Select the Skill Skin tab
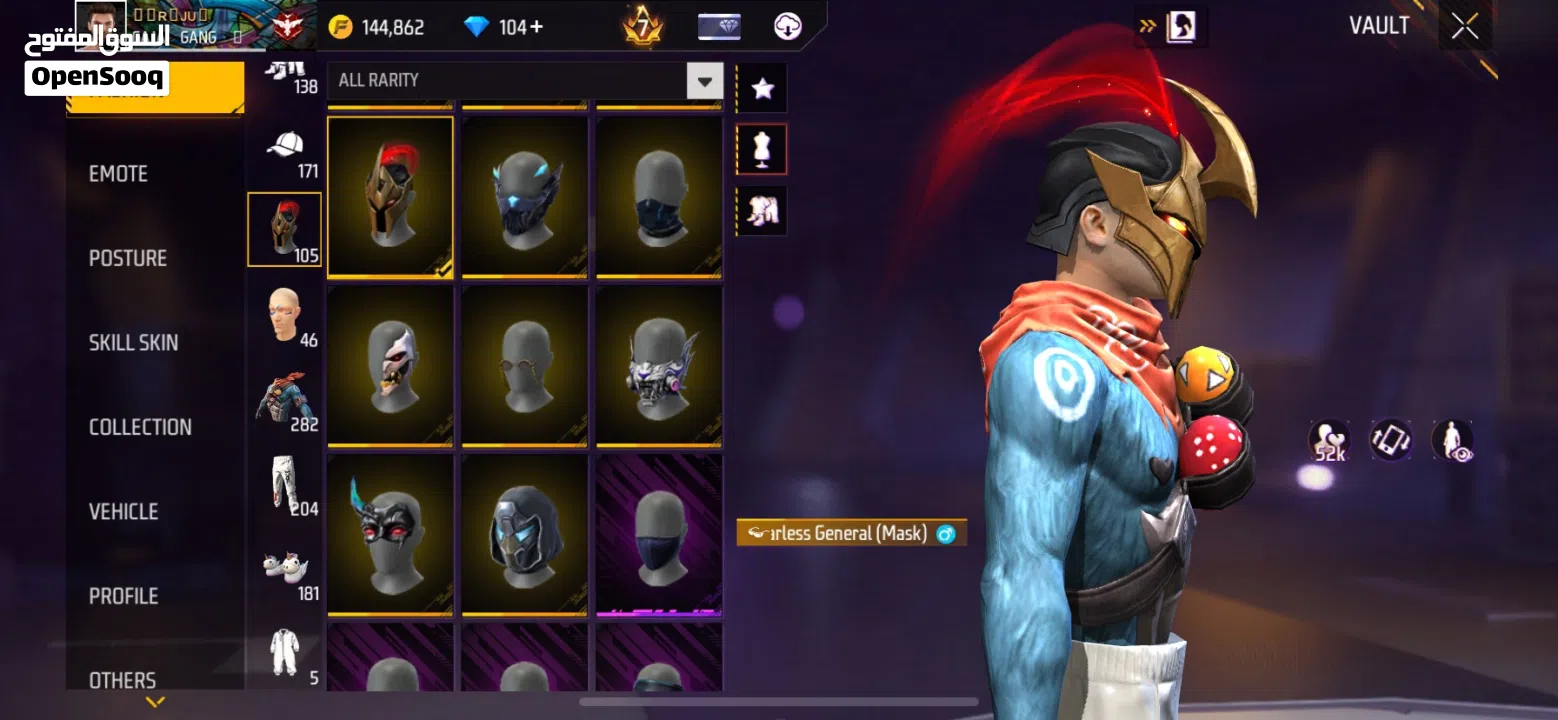The width and height of the screenshot is (1558, 720). [x=133, y=343]
